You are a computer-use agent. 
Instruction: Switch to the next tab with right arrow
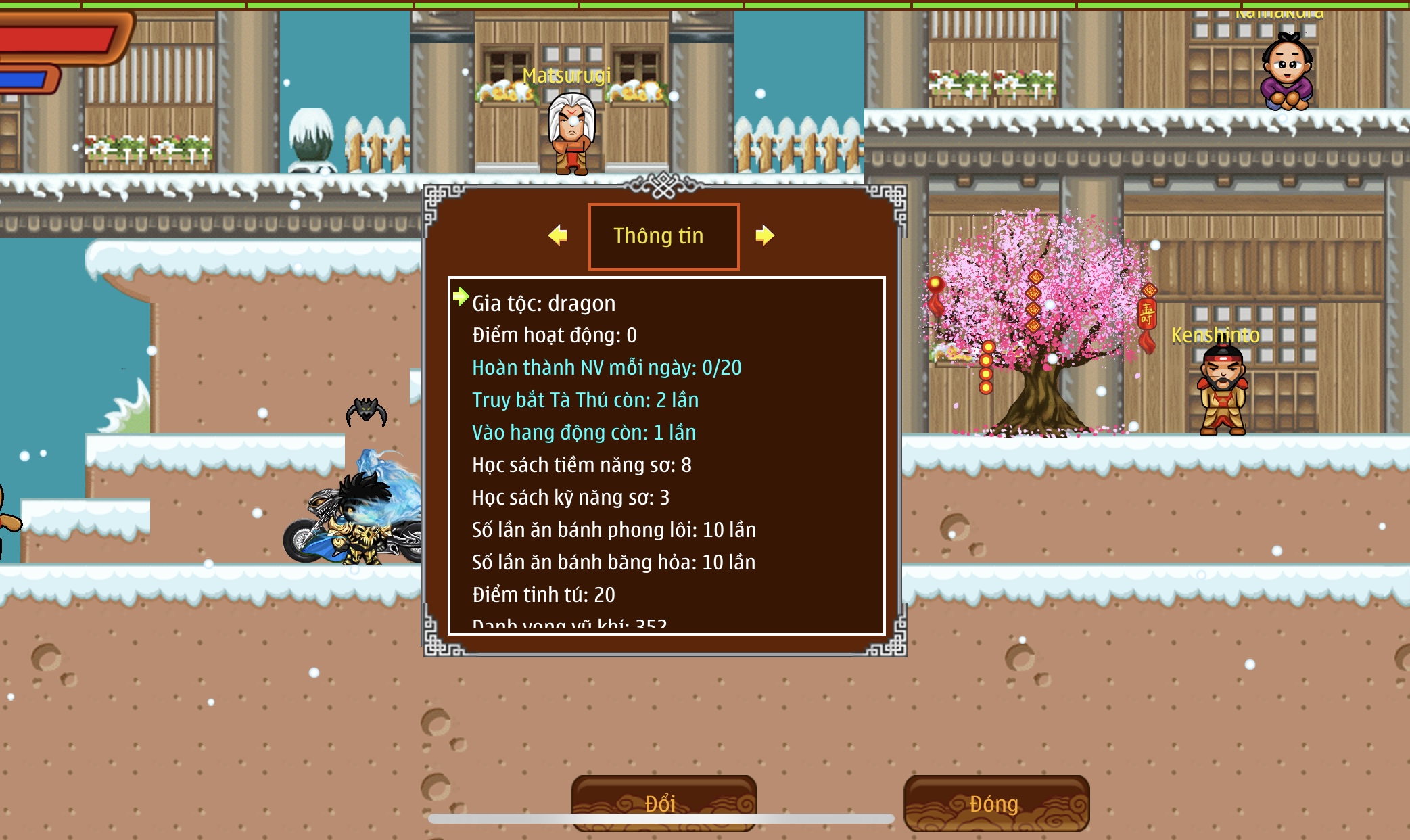[x=764, y=235]
